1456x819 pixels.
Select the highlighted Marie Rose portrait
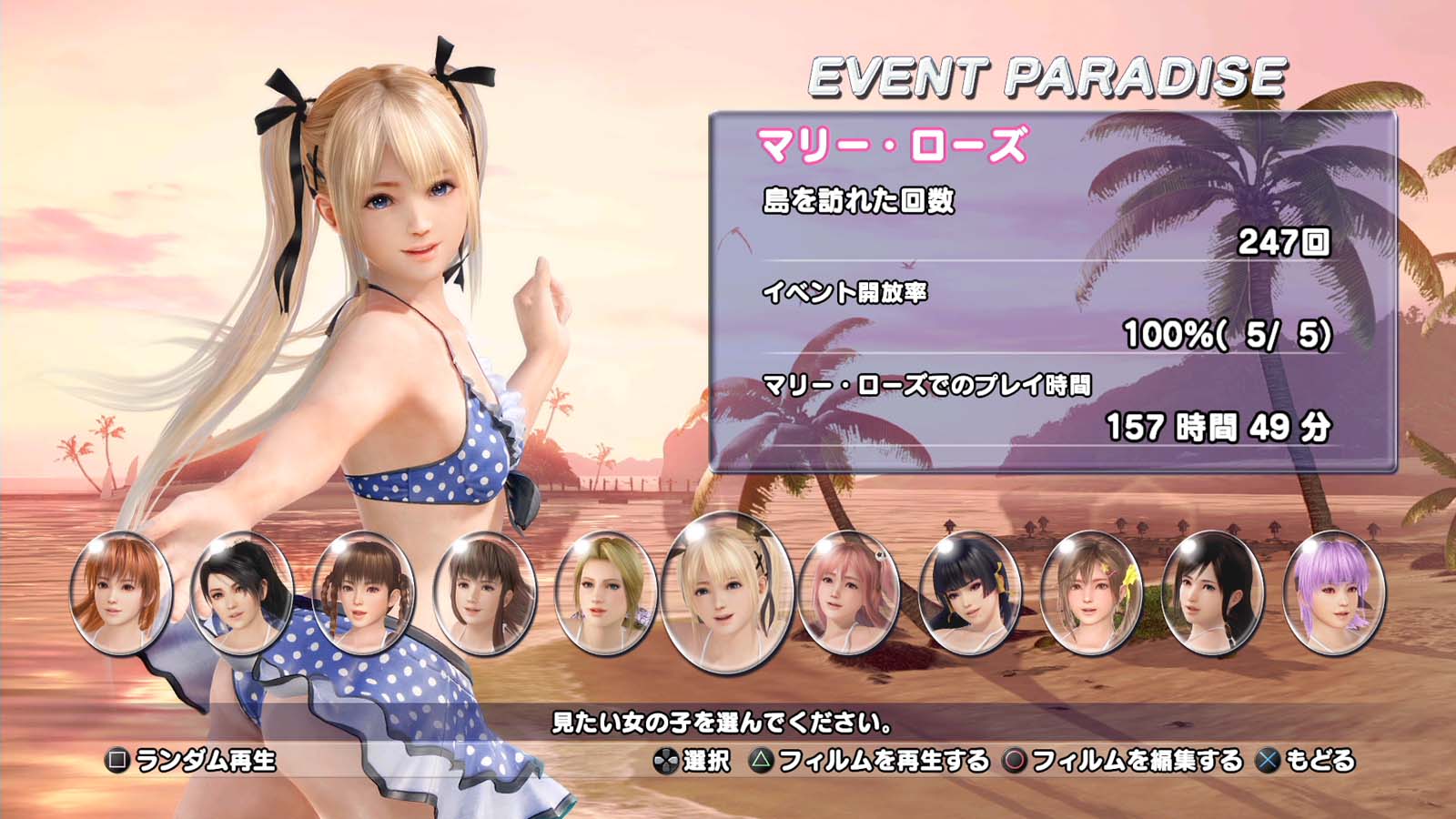coord(728,592)
